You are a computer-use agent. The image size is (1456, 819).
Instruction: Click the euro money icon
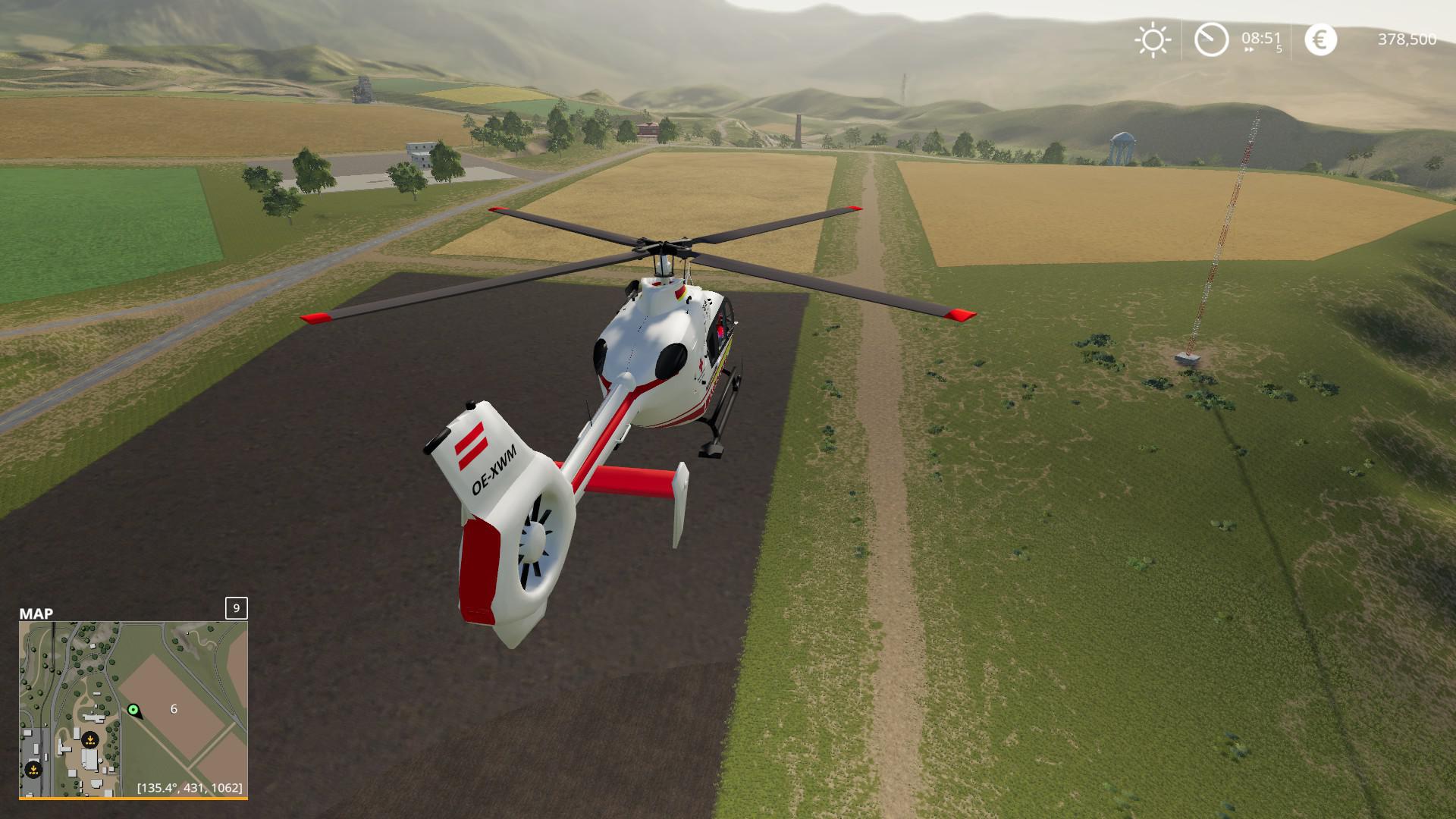pyautogui.click(x=1320, y=39)
